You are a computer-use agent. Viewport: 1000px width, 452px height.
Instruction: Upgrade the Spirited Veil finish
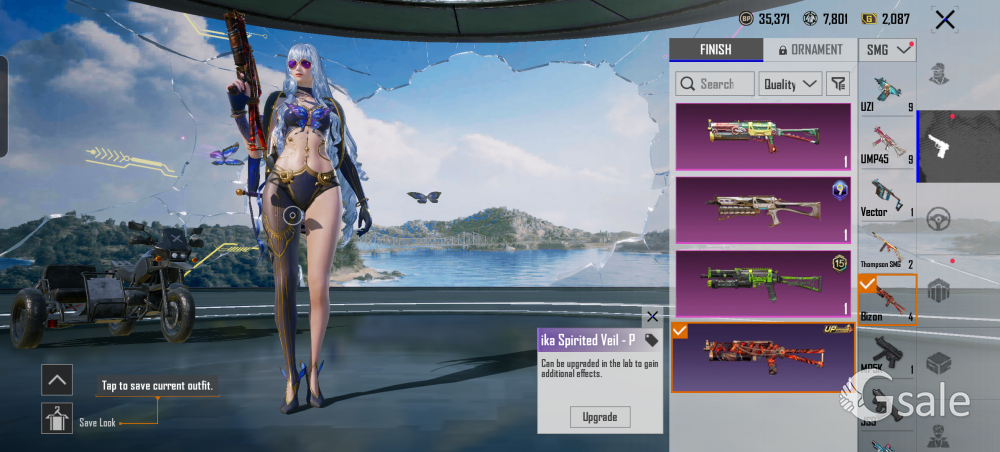pyautogui.click(x=600, y=416)
